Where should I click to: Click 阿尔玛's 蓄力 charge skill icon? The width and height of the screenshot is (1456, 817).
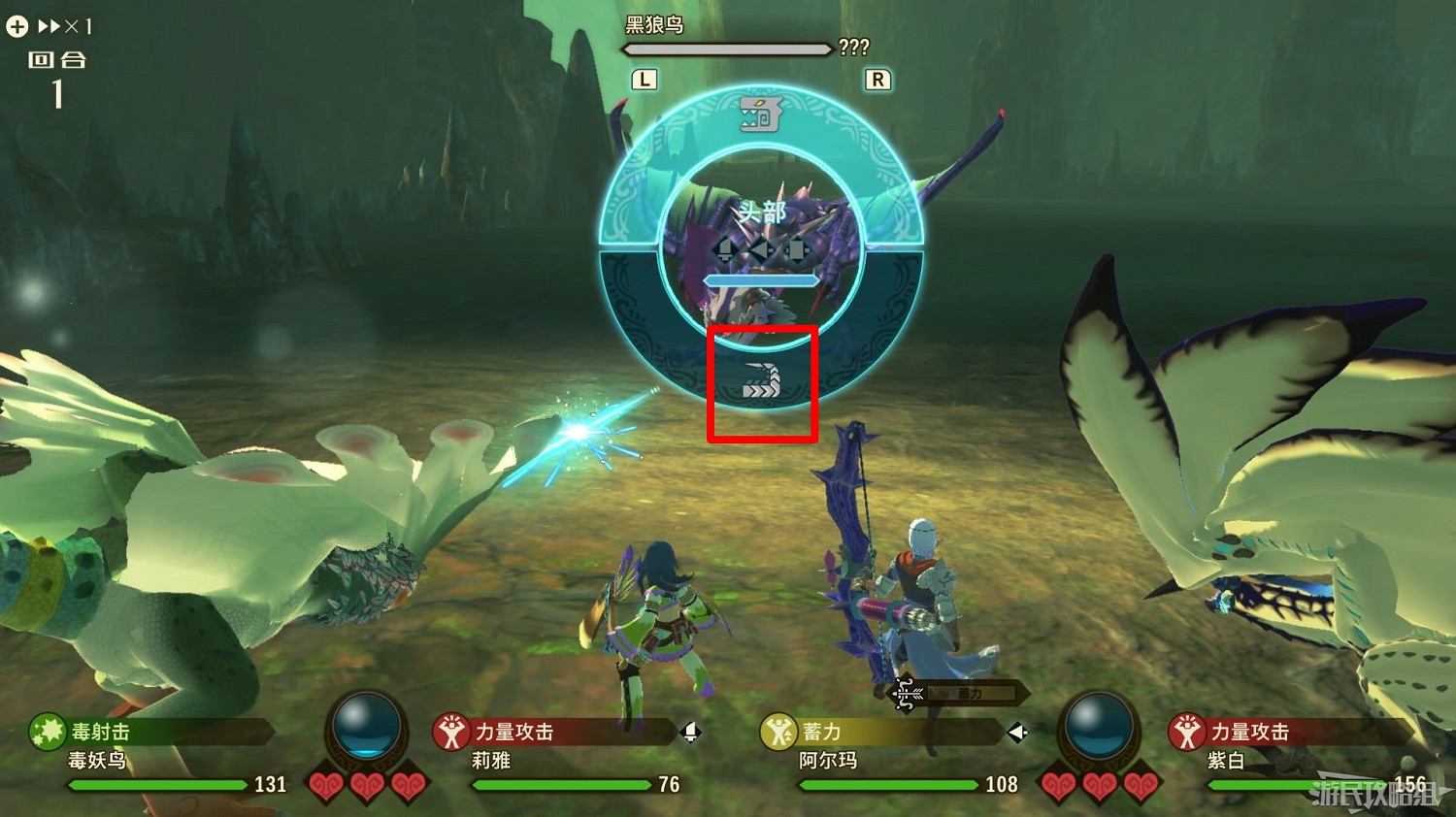coord(779,733)
